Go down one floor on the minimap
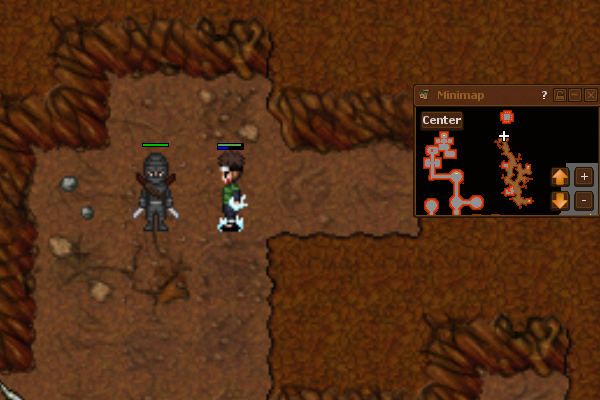The width and height of the screenshot is (600, 400). coord(560,200)
